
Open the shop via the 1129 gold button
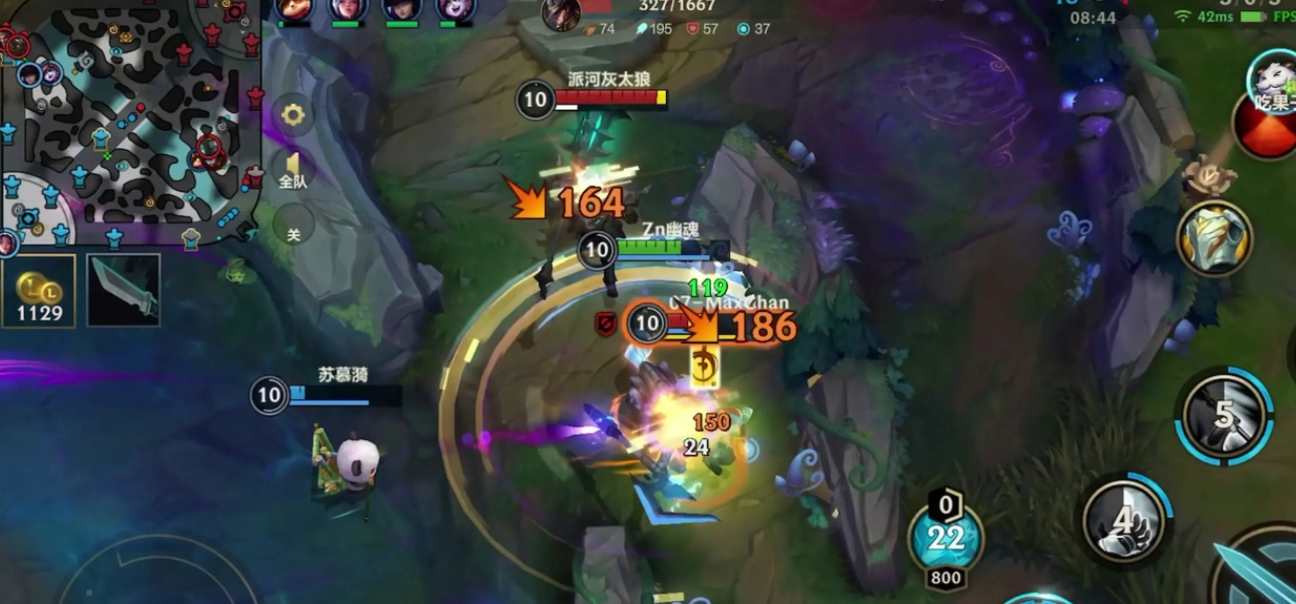[x=38, y=291]
